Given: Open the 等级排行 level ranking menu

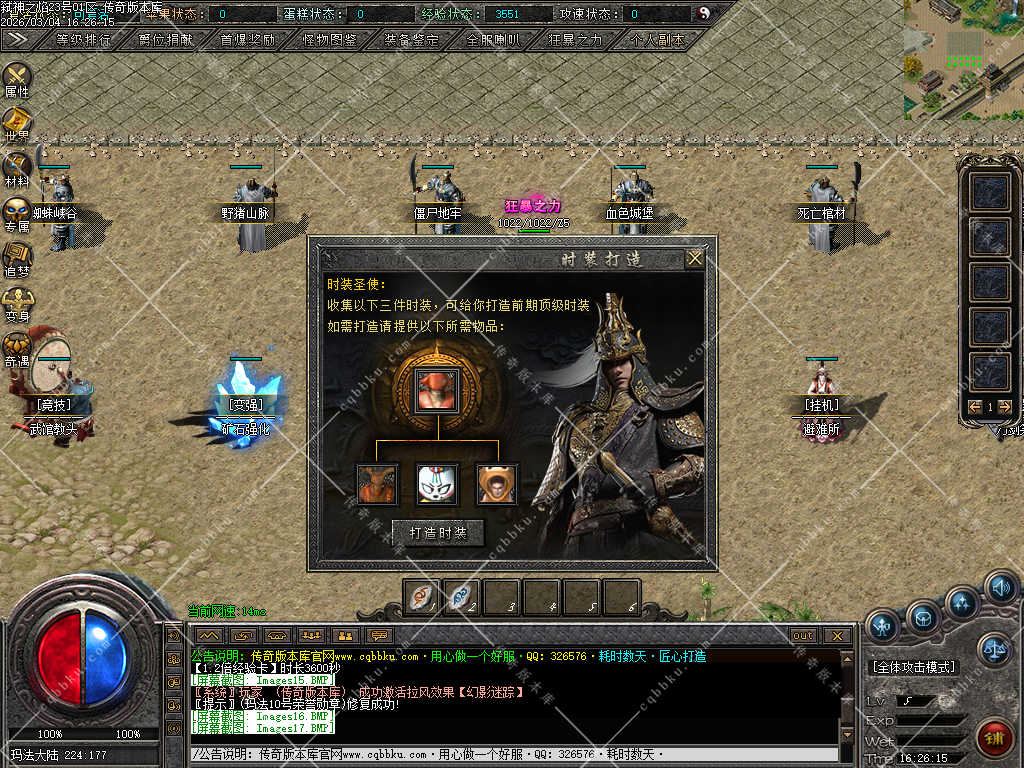Looking at the screenshot, I should point(83,40).
